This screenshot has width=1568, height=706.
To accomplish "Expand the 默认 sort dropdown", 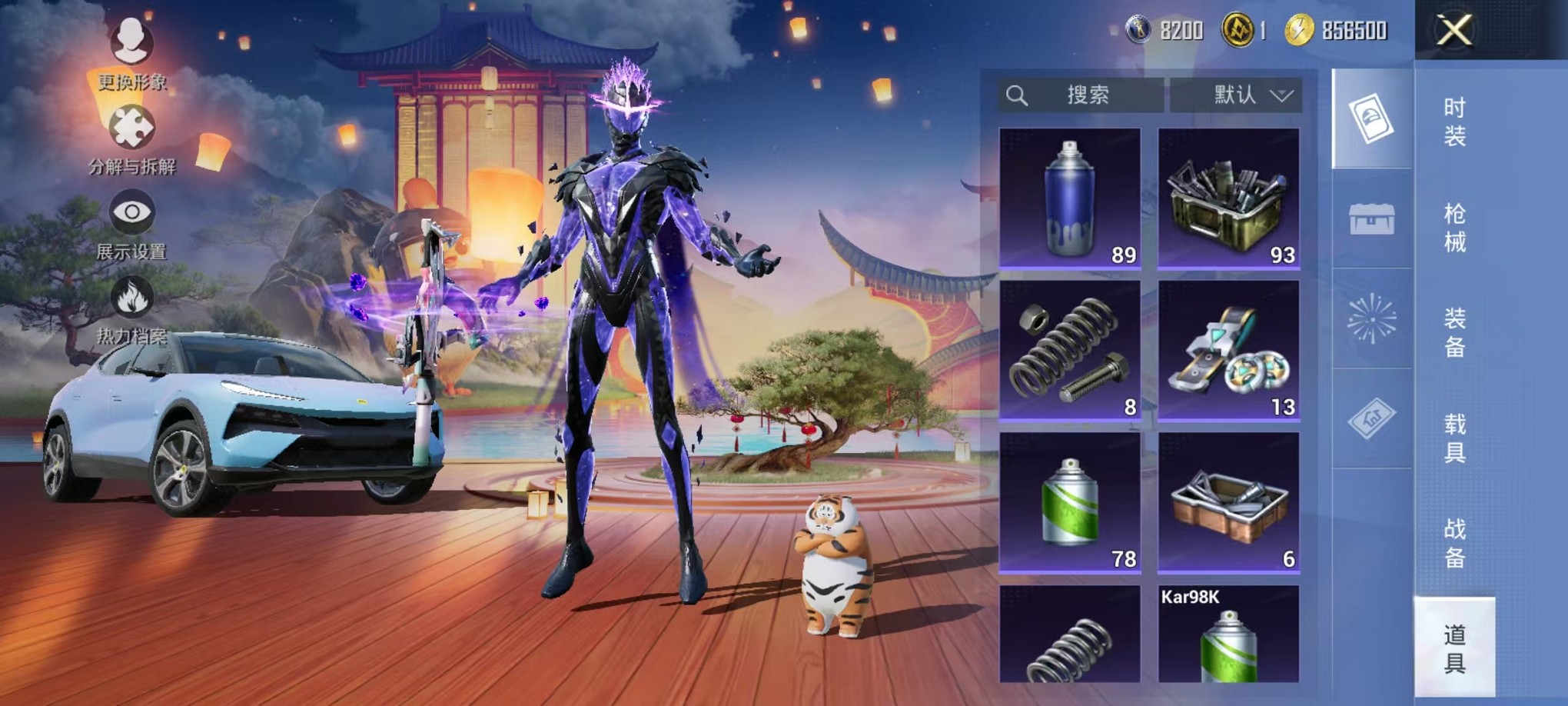I will pyautogui.click(x=1236, y=95).
